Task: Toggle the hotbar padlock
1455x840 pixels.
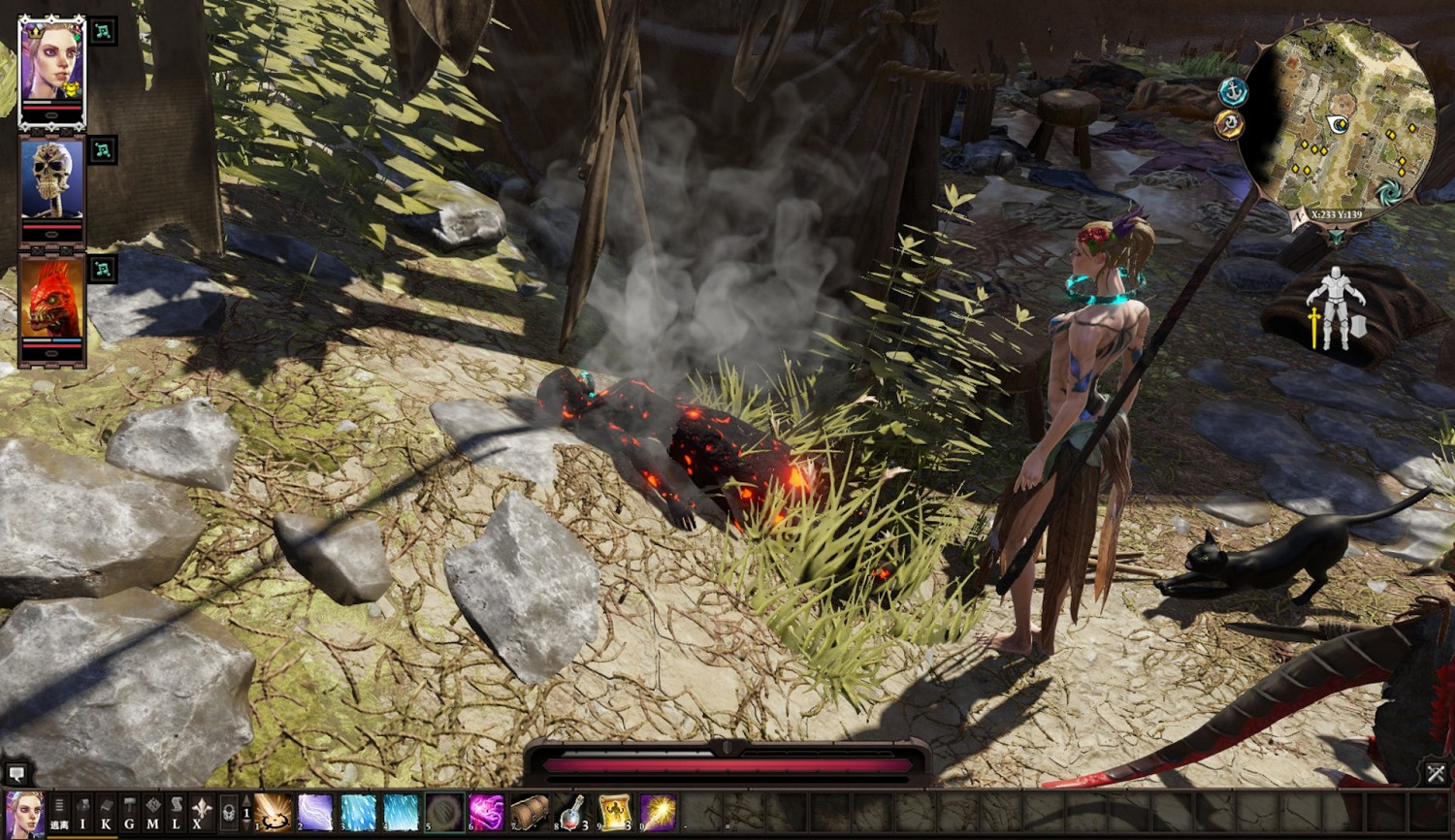Action: point(229,813)
